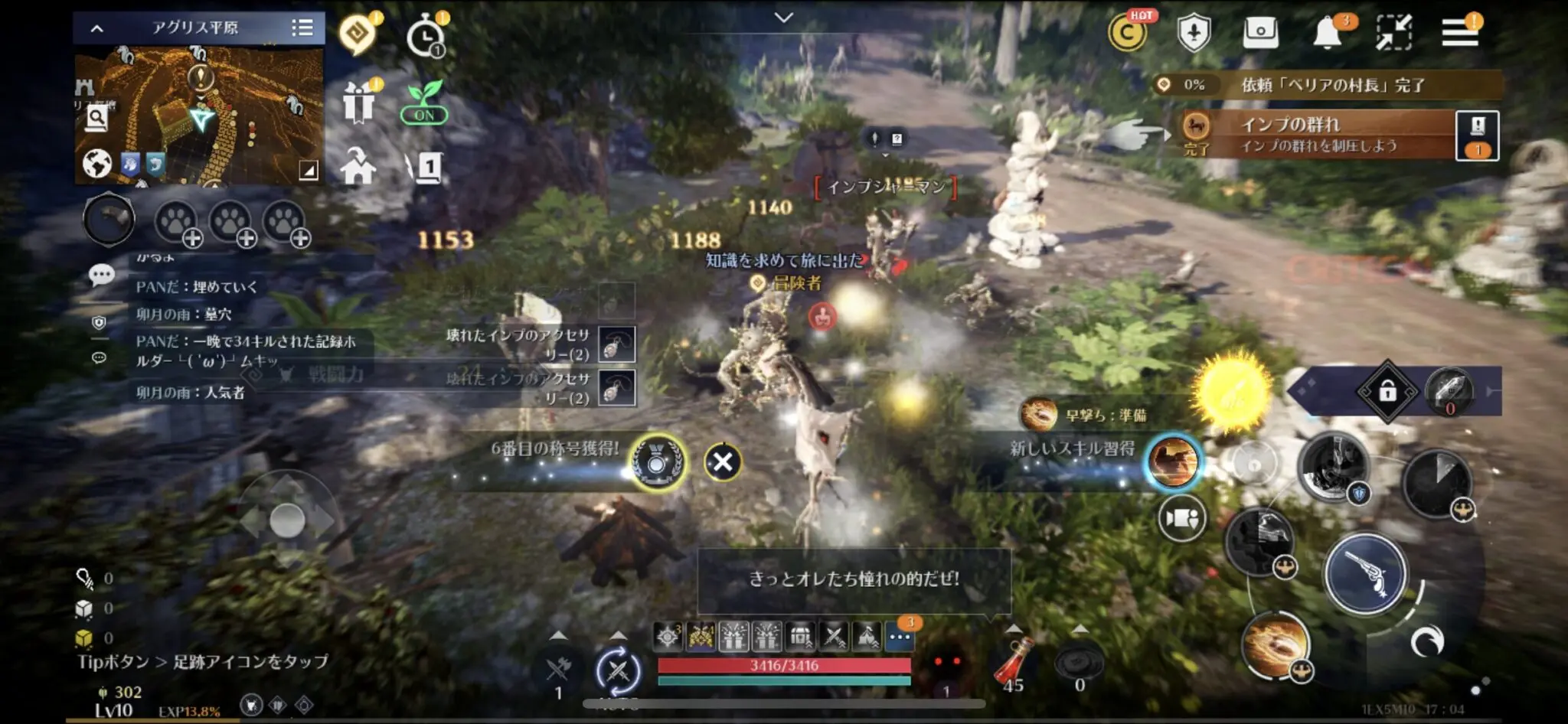Select the インプの群れ quest tracker
Viewport: 1568px width, 724px height.
pyautogui.click(x=1317, y=134)
